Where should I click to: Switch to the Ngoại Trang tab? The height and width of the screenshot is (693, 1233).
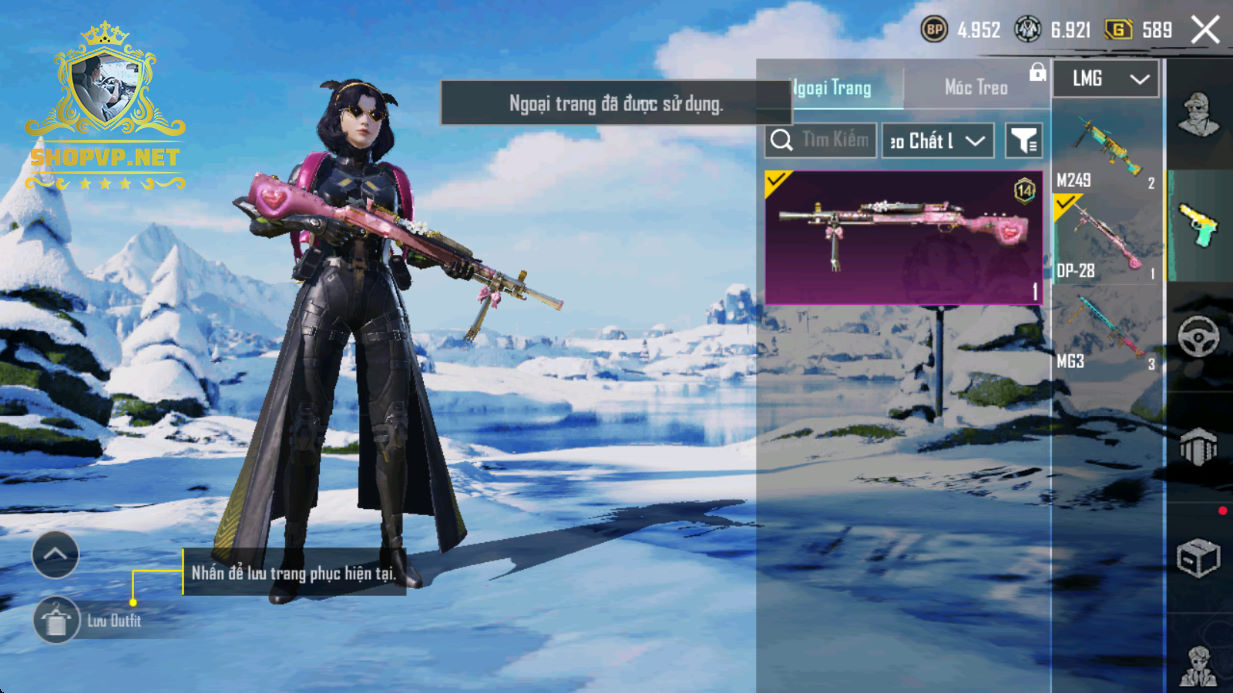coord(832,88)
